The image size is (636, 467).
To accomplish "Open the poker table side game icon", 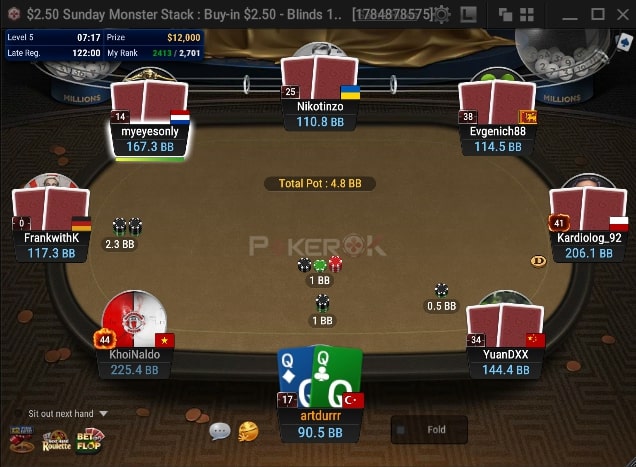I will [21, 438].
